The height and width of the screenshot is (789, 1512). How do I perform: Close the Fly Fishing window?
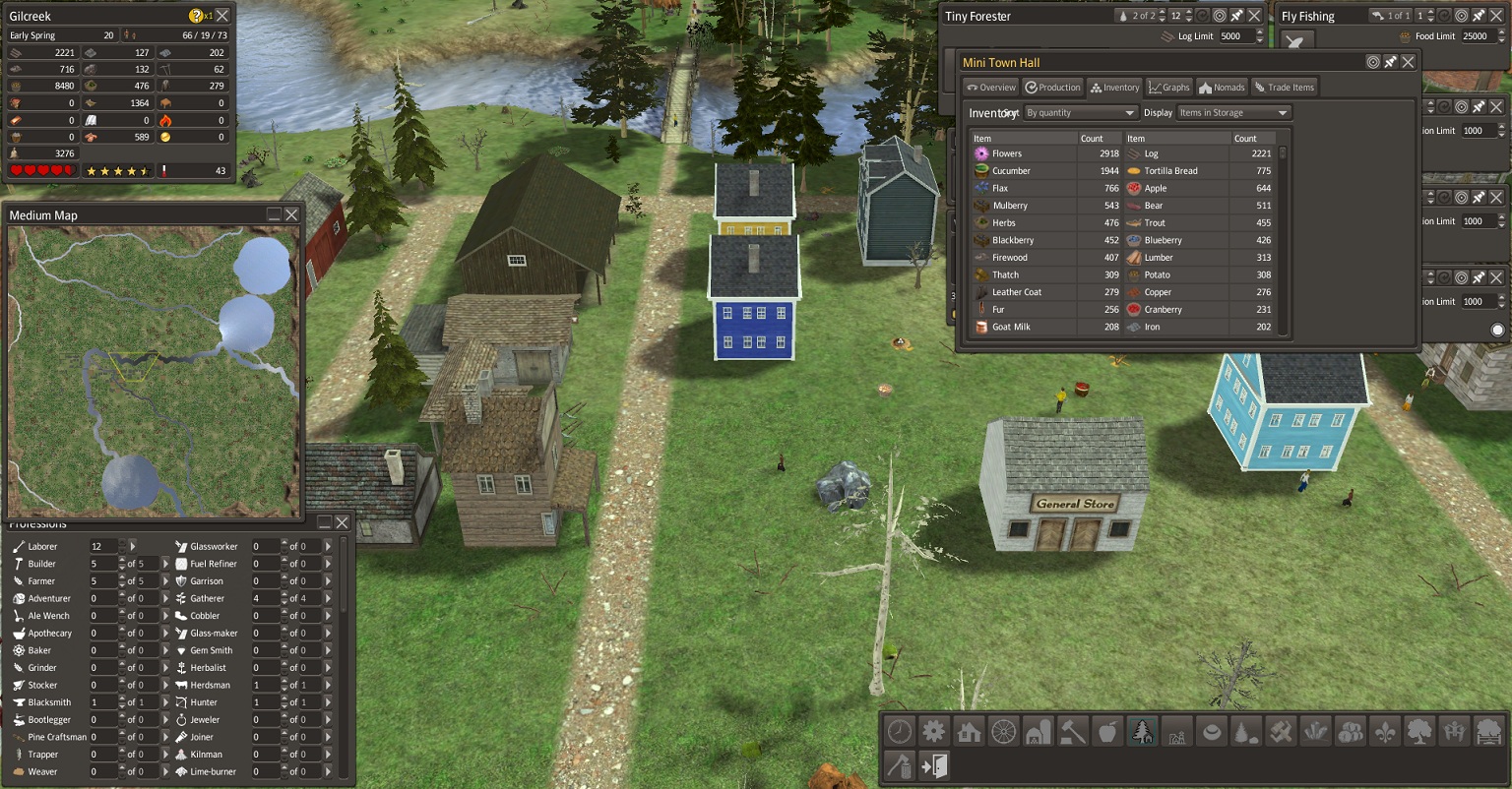tap(1497, 16)
